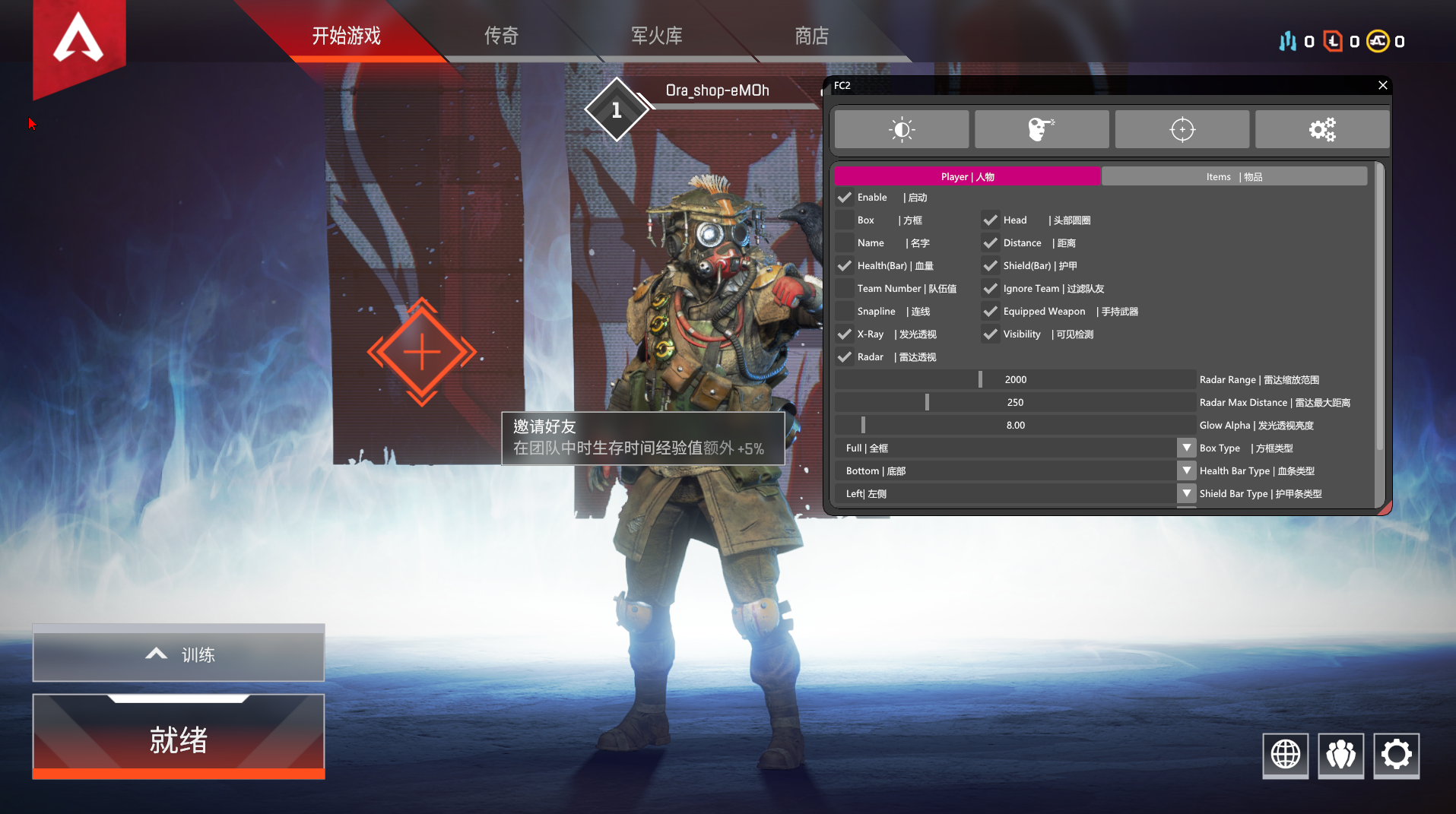Open the 训练 game mode selector
The width and height of the screenshot is (1456, 814).
179,654
